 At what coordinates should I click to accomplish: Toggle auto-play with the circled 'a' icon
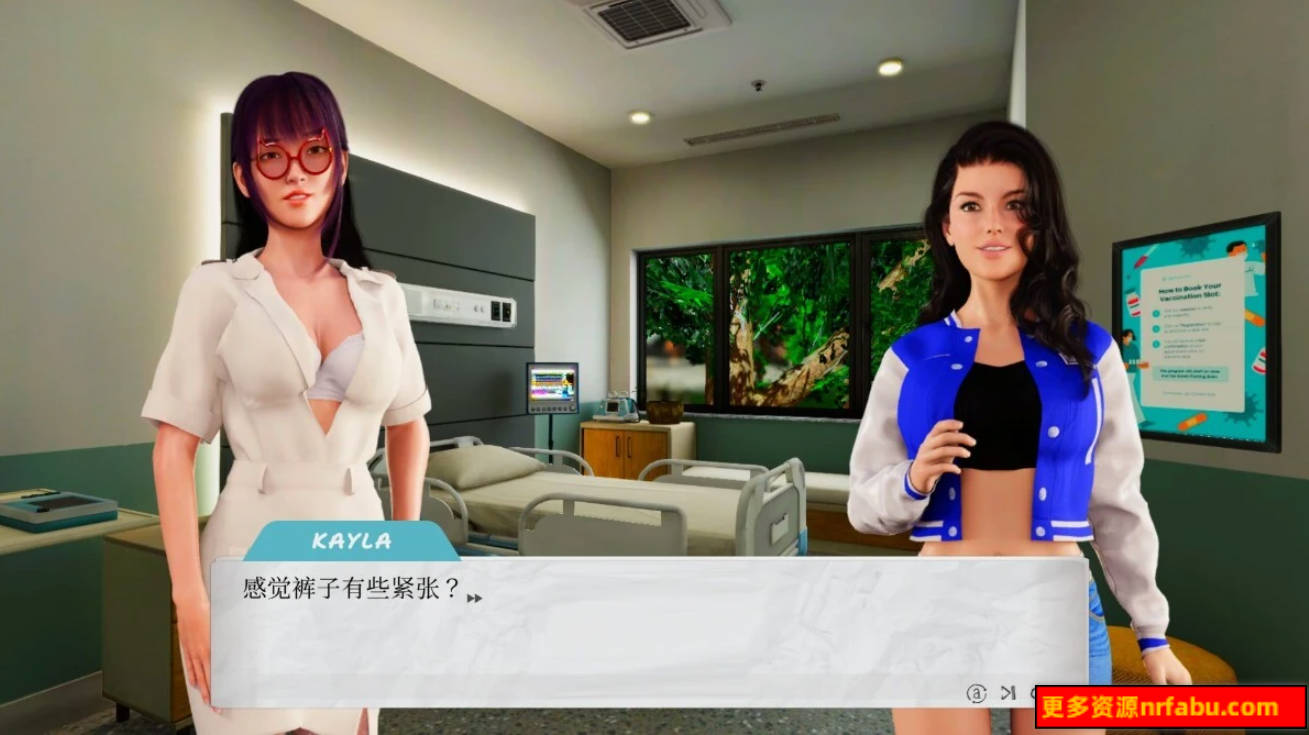976,693
